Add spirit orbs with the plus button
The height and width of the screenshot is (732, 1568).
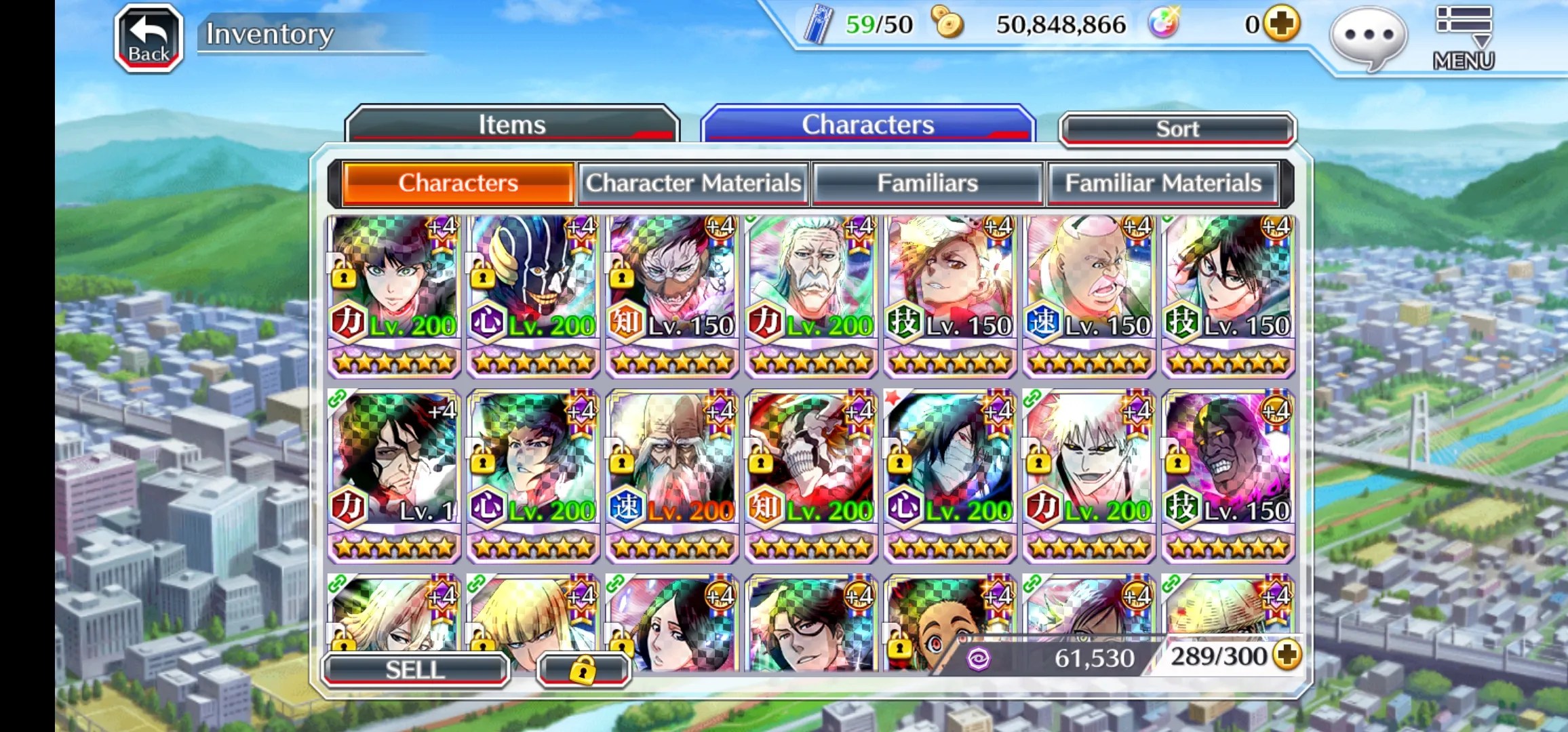[x=1282, y=24]
